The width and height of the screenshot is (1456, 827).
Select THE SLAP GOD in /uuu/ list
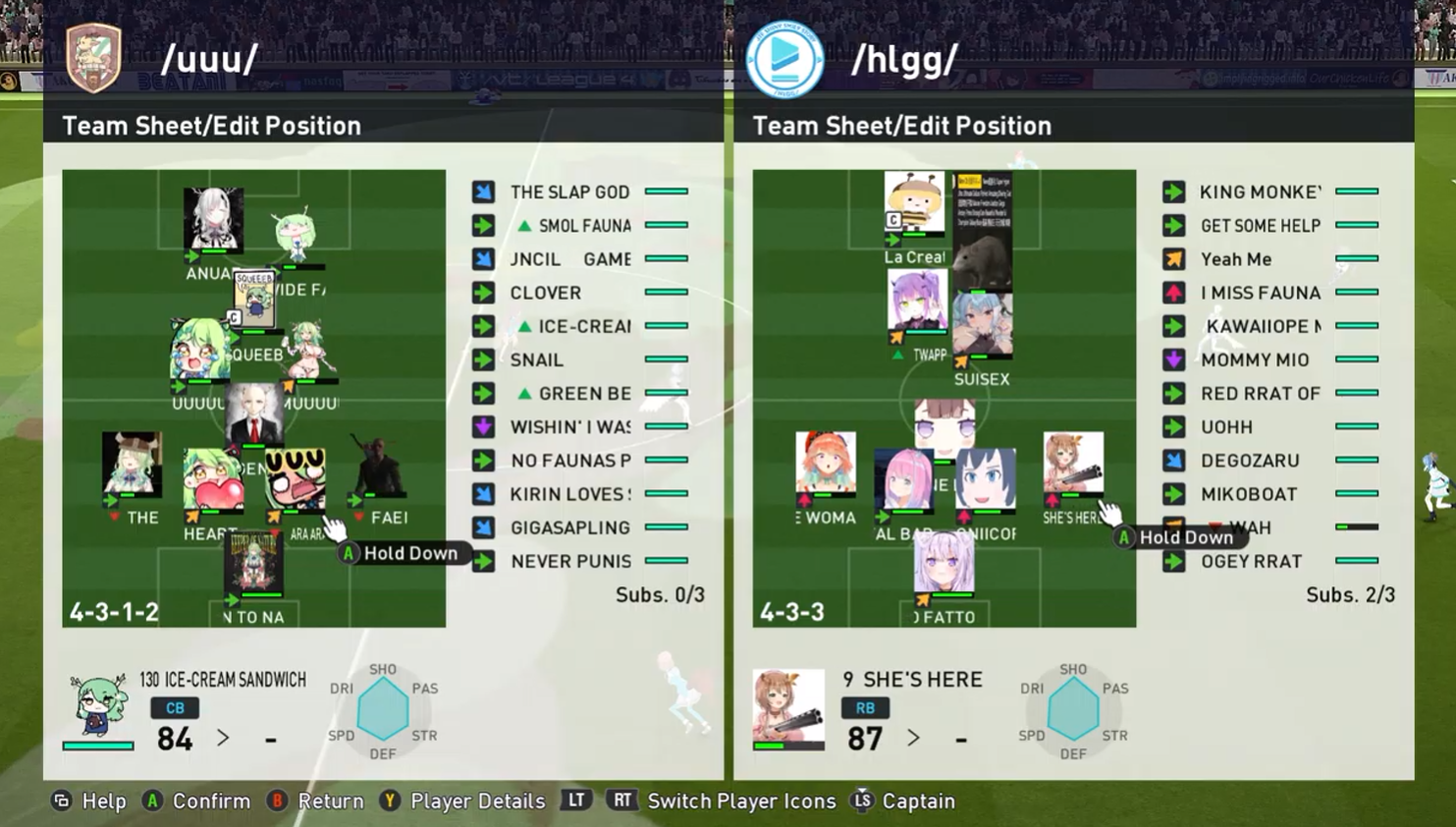coord(569,193)
